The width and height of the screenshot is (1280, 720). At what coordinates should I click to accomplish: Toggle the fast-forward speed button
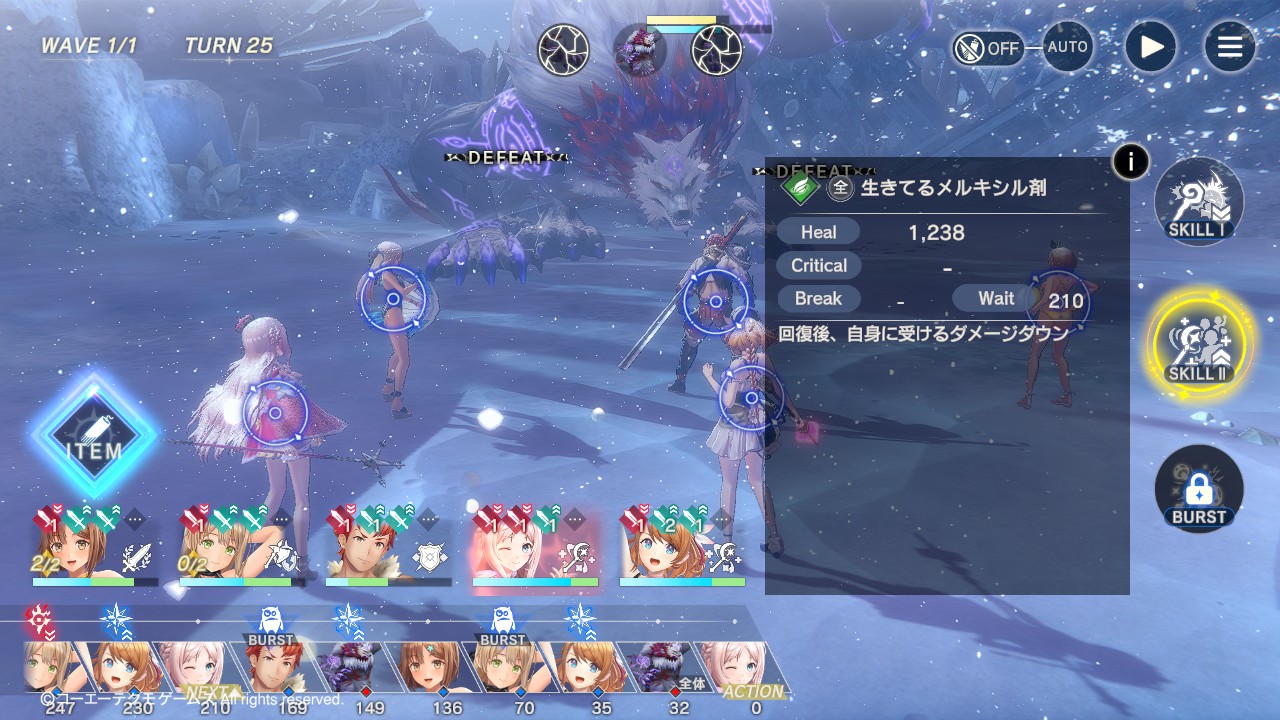pyautogui.click(x=1151, y=47)
